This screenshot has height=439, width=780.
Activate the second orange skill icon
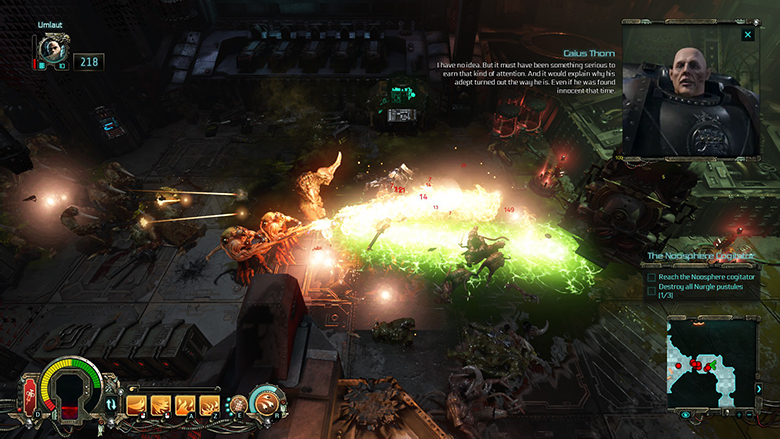point(160,405)
